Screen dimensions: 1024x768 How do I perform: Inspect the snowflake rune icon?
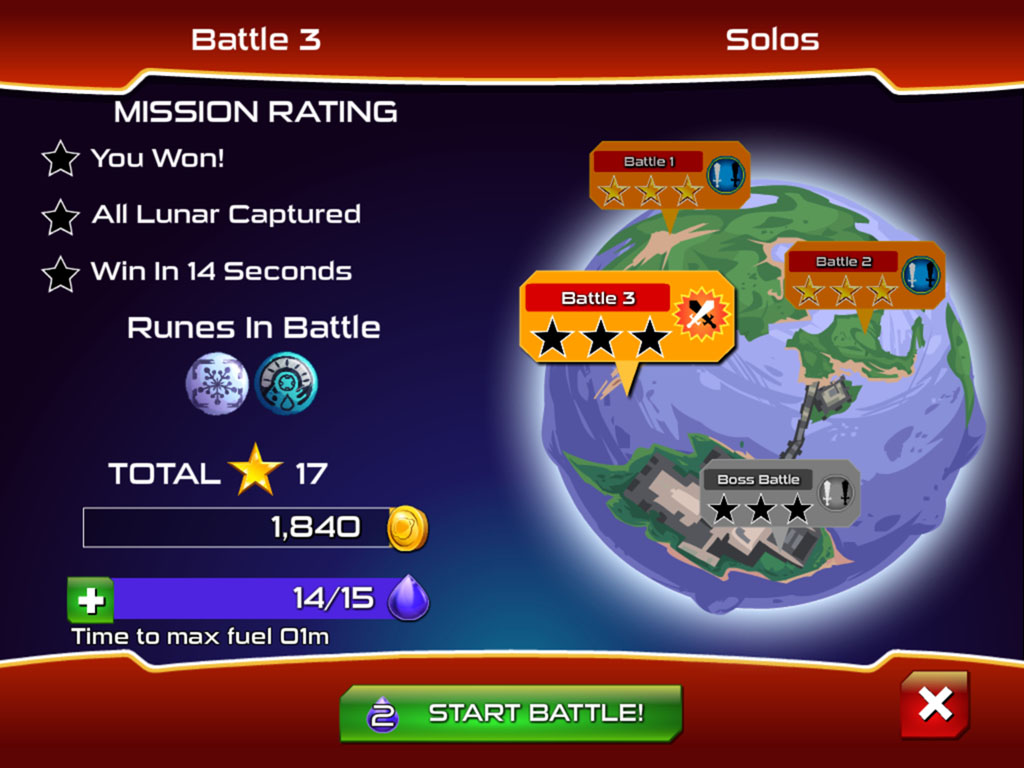(217, 384)
